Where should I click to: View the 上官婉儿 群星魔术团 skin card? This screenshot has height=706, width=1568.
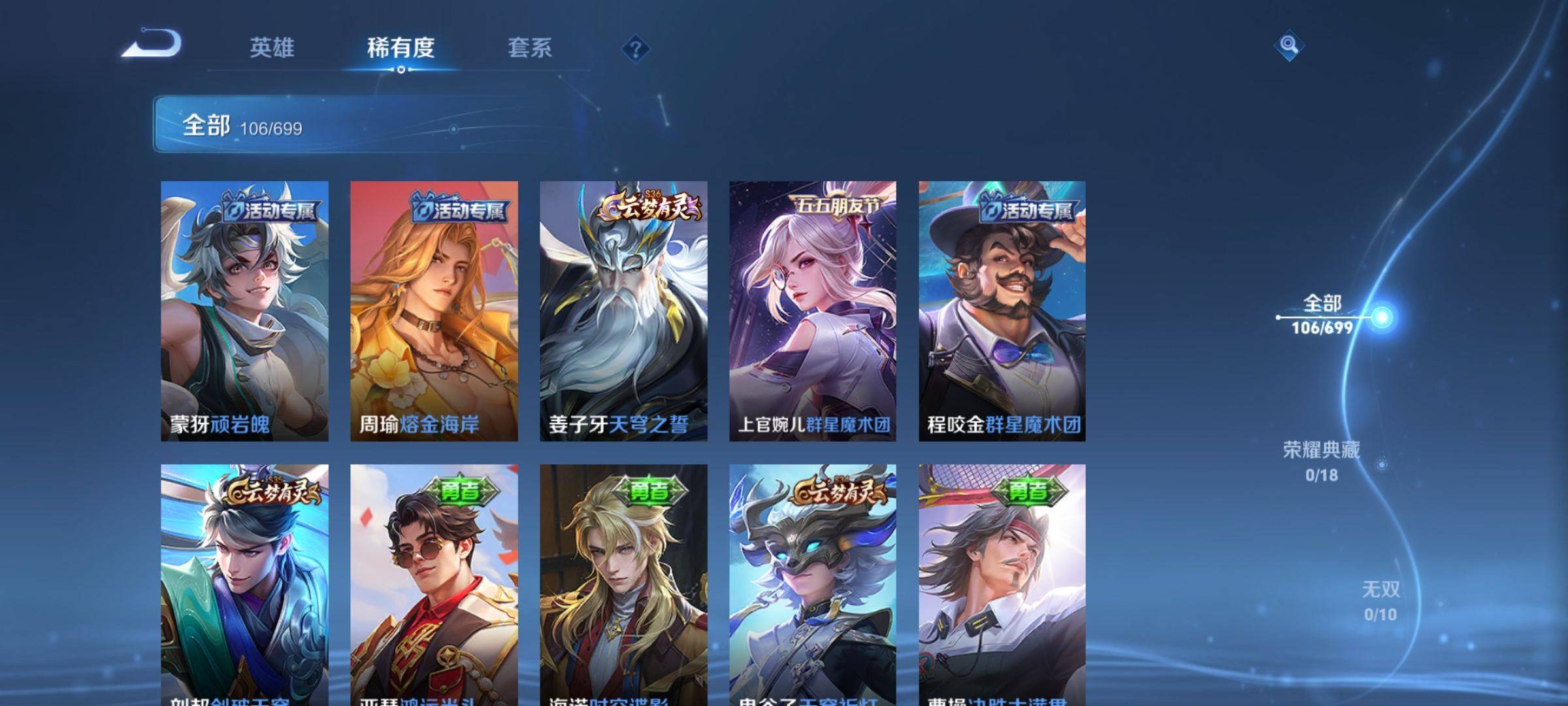pyautogui.click(x=813, y=311)
